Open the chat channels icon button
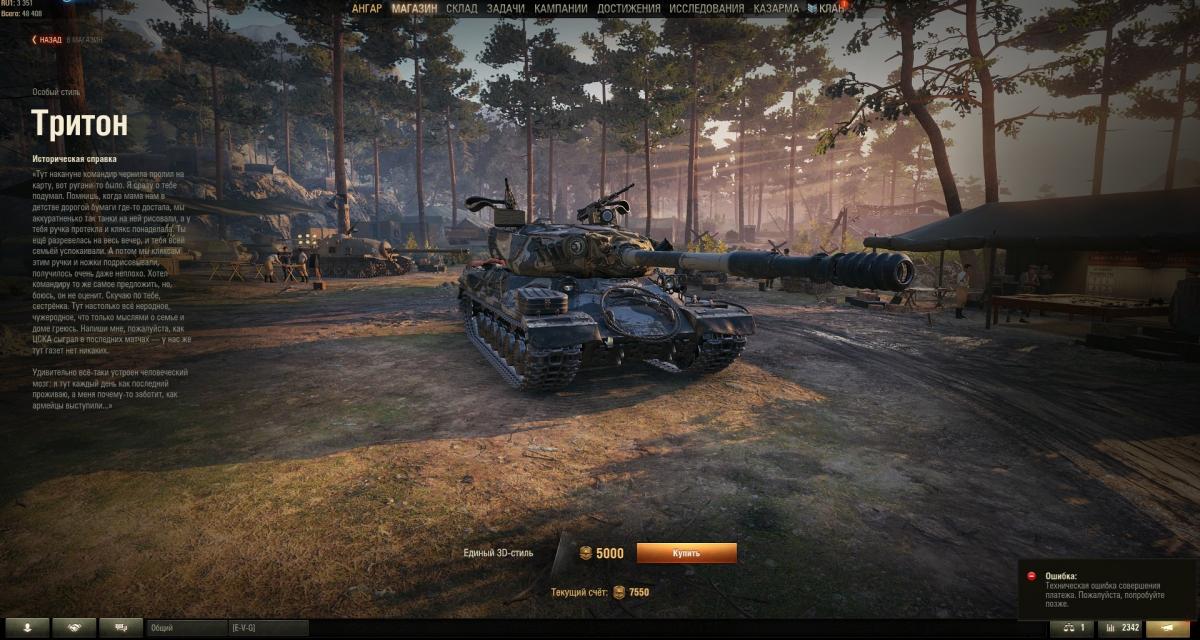1200x640 pixels. point(121,628)
